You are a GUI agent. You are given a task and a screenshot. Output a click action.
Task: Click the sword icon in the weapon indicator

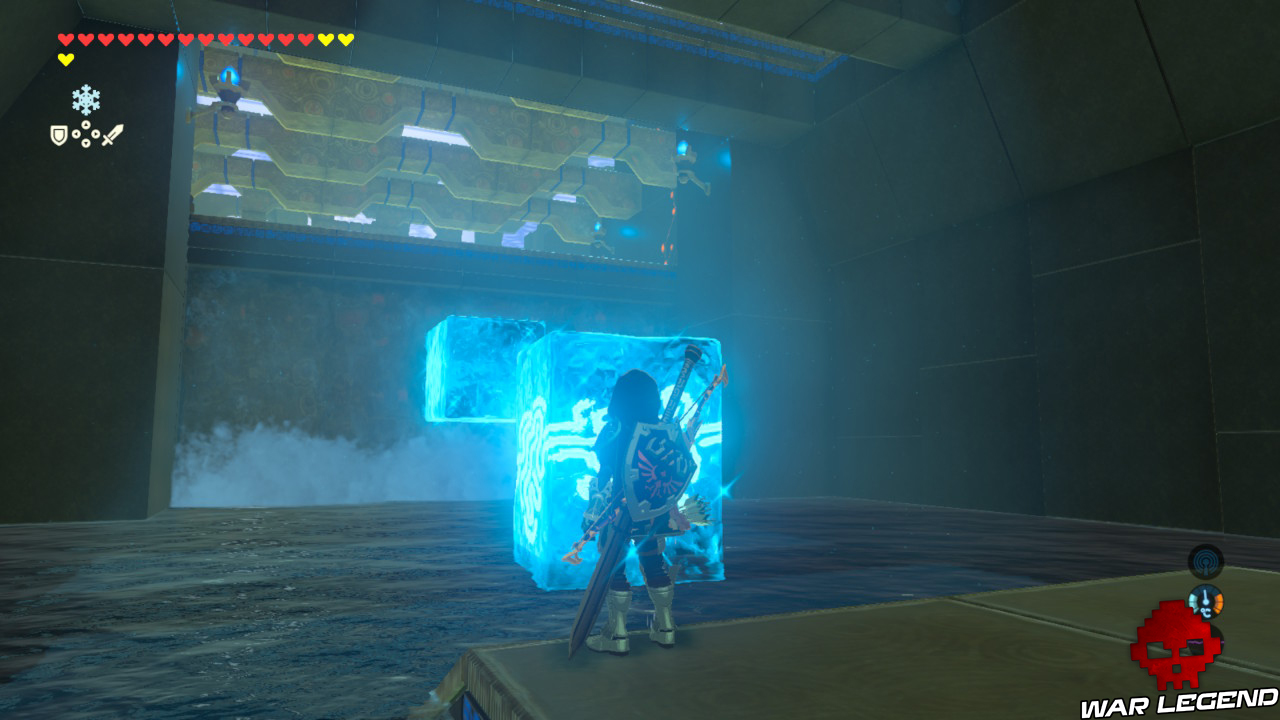coord(111,134)
